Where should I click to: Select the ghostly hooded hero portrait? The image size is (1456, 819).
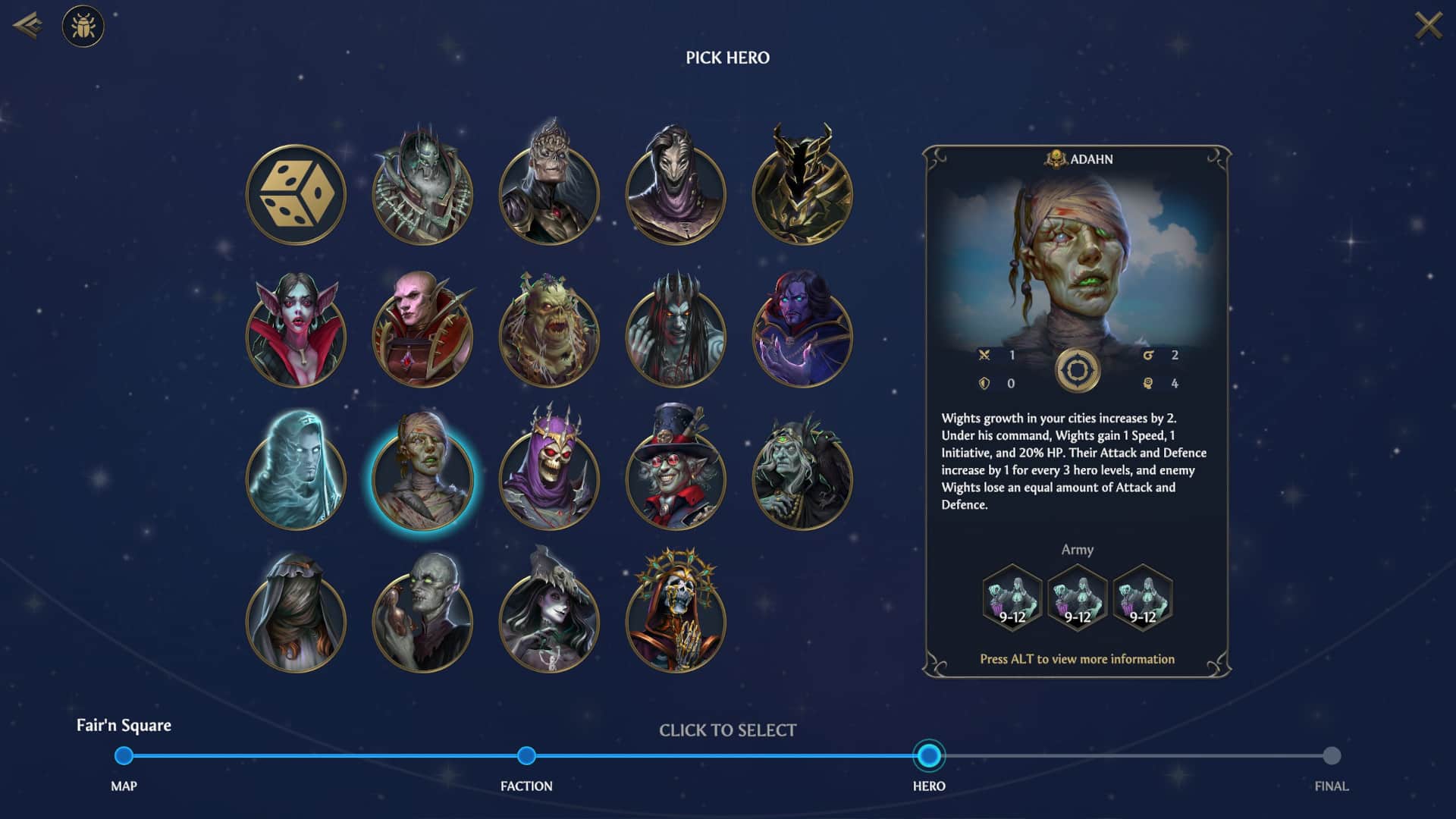pos(297,477)
